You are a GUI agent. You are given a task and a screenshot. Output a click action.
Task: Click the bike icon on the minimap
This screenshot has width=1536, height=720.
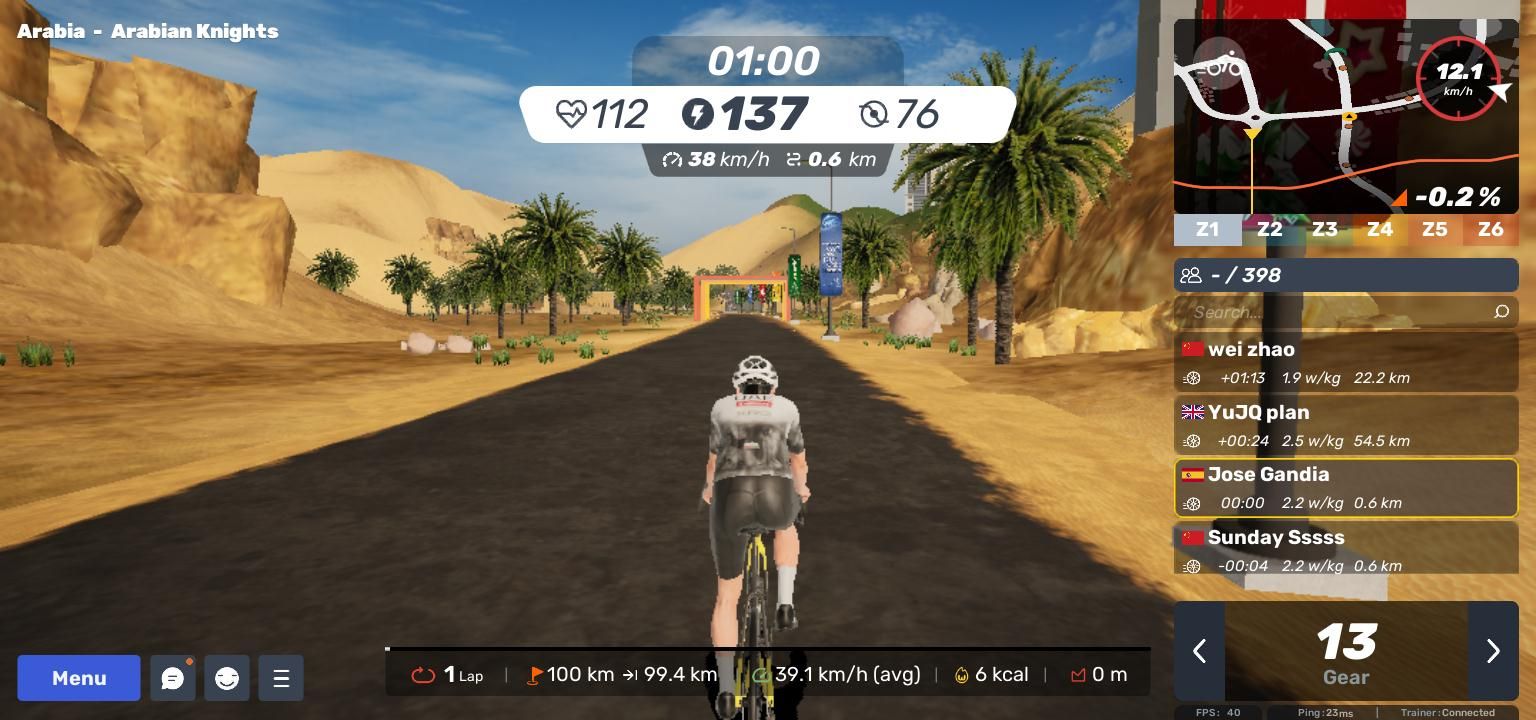coord(1222,68)
